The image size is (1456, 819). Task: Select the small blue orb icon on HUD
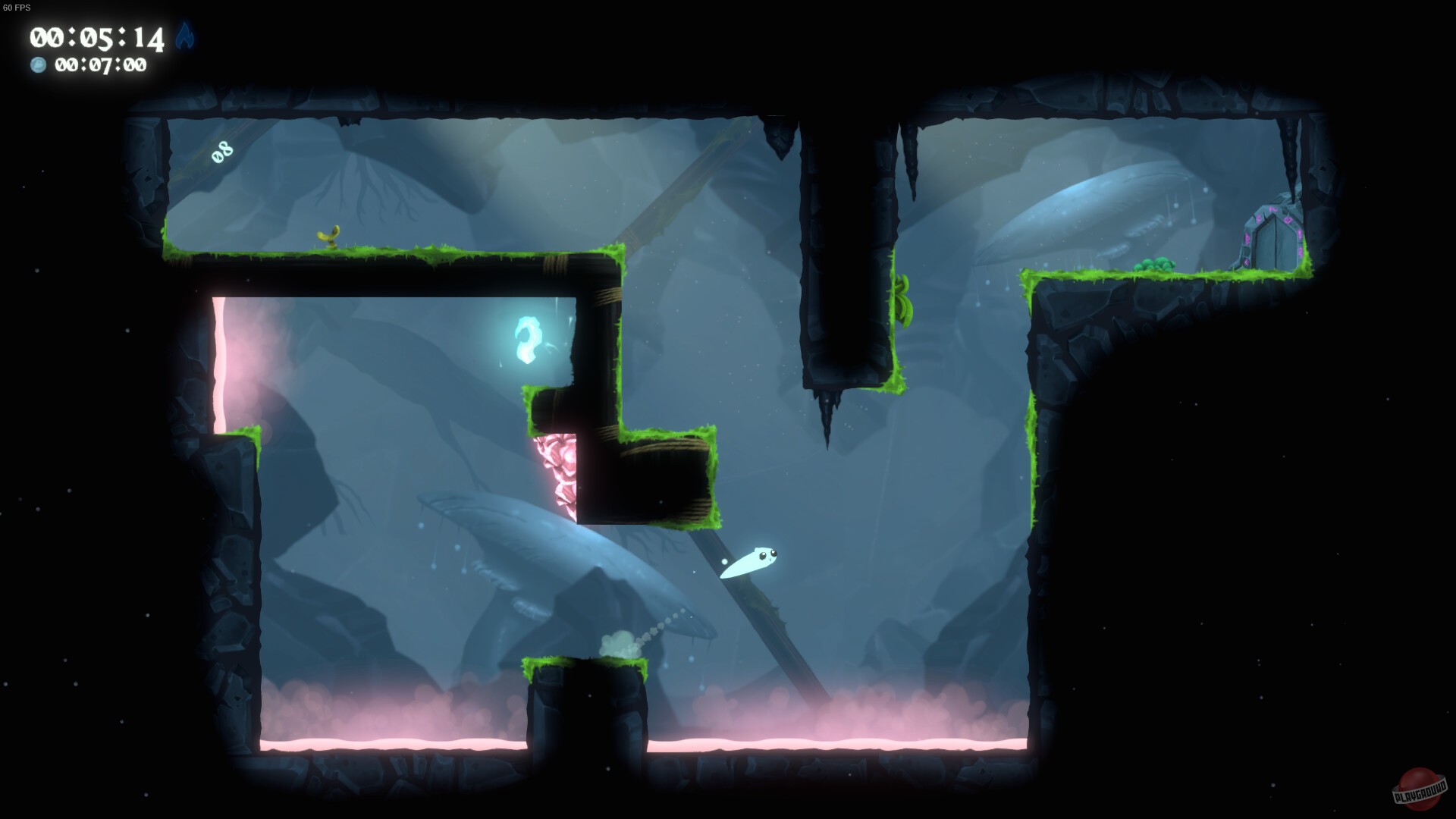37,66
